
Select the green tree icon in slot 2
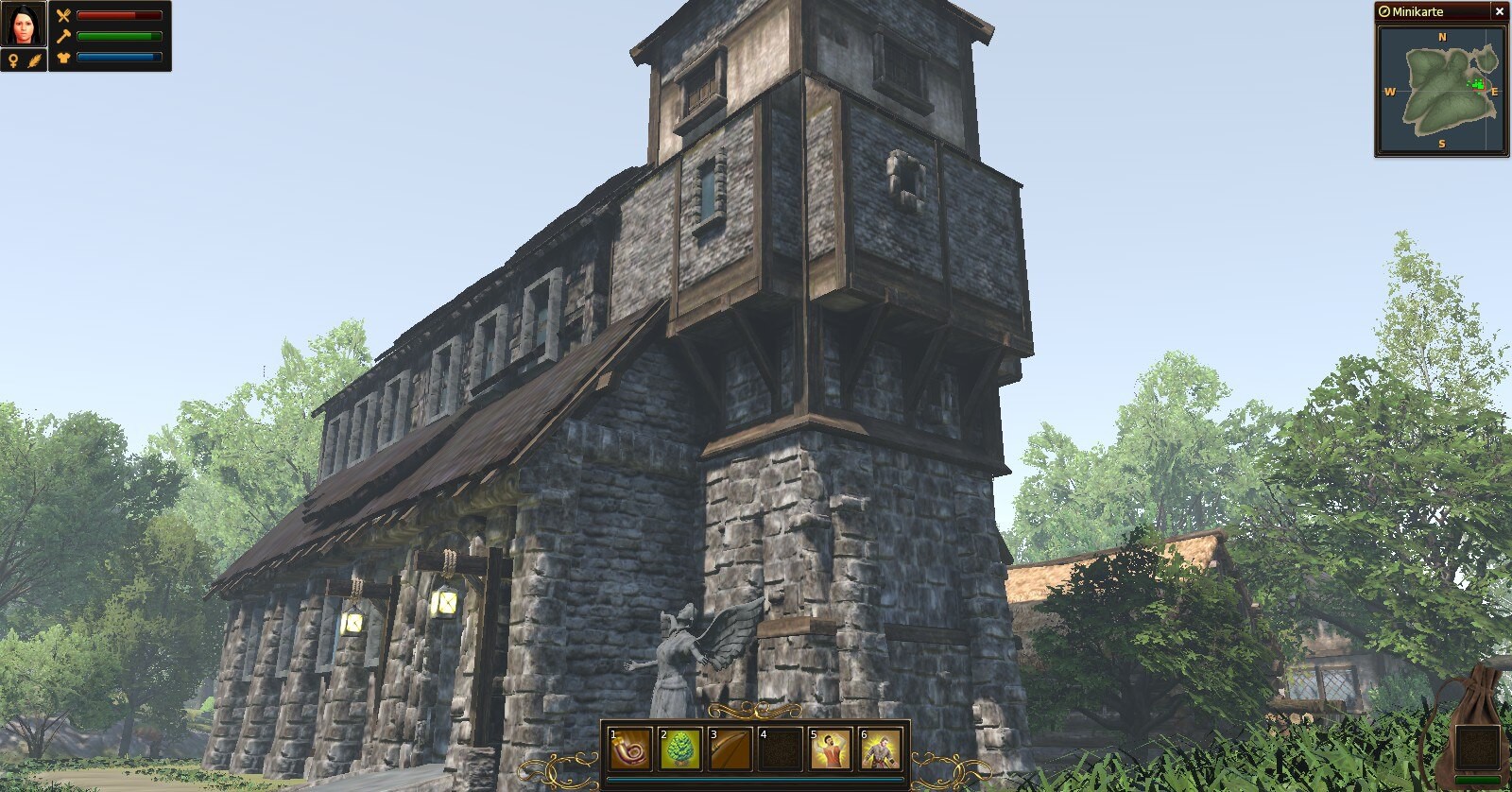click(680, 749)
